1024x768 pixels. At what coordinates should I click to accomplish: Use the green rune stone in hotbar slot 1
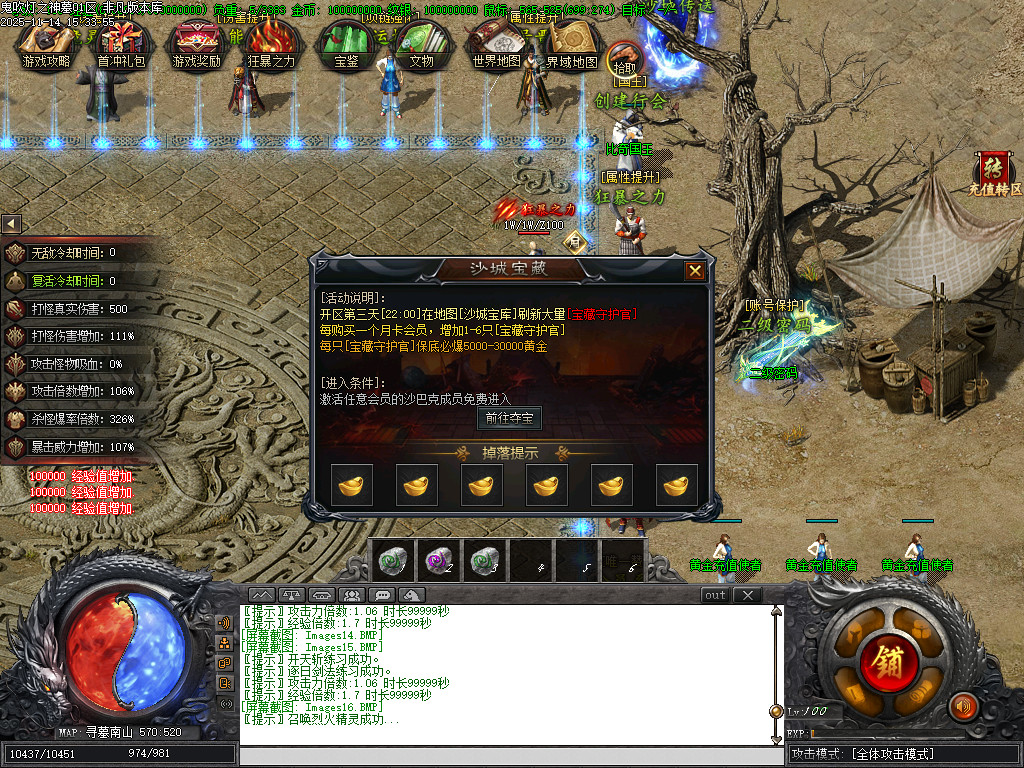(393, 560)
